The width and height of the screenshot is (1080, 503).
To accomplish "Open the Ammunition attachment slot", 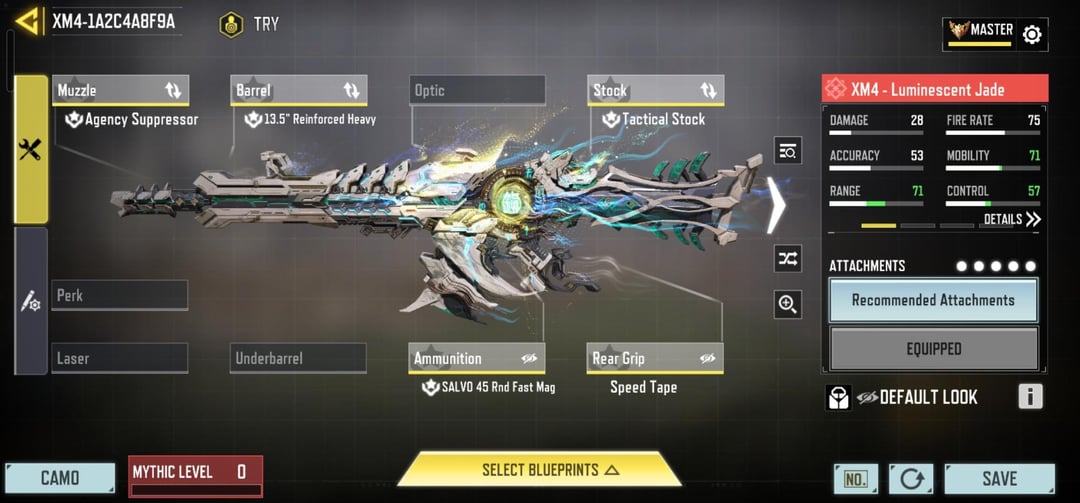I will coord(477,358).
